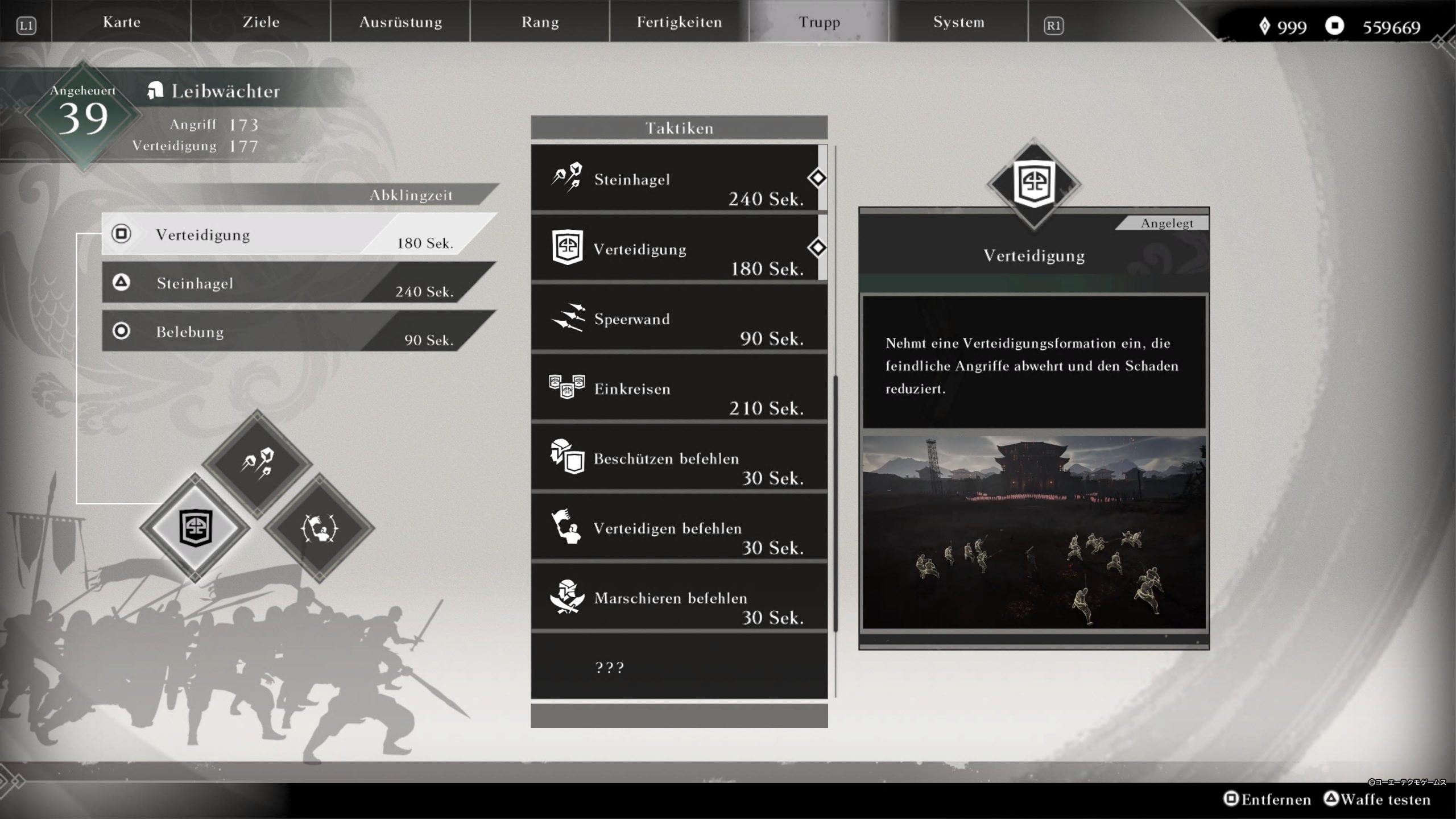This screenshot has height=819, width=1456.
Task: Select the Speerwand tactic
Action: point(678,318)
